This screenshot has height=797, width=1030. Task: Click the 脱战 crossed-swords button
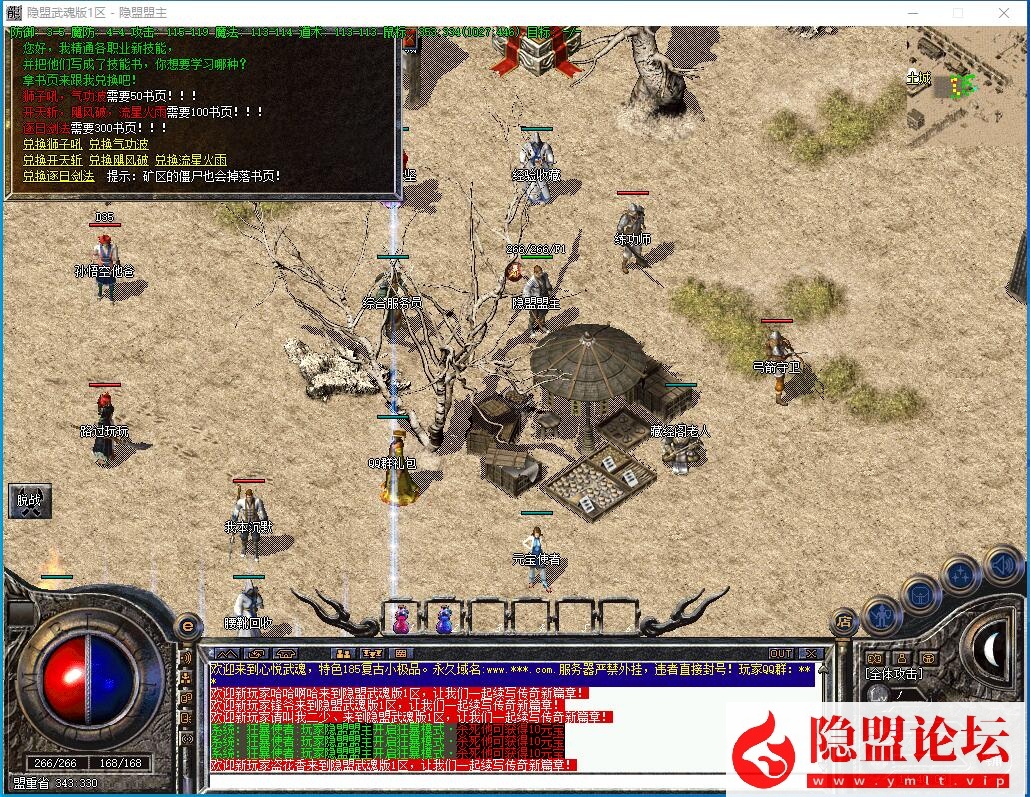click(29, 500)
